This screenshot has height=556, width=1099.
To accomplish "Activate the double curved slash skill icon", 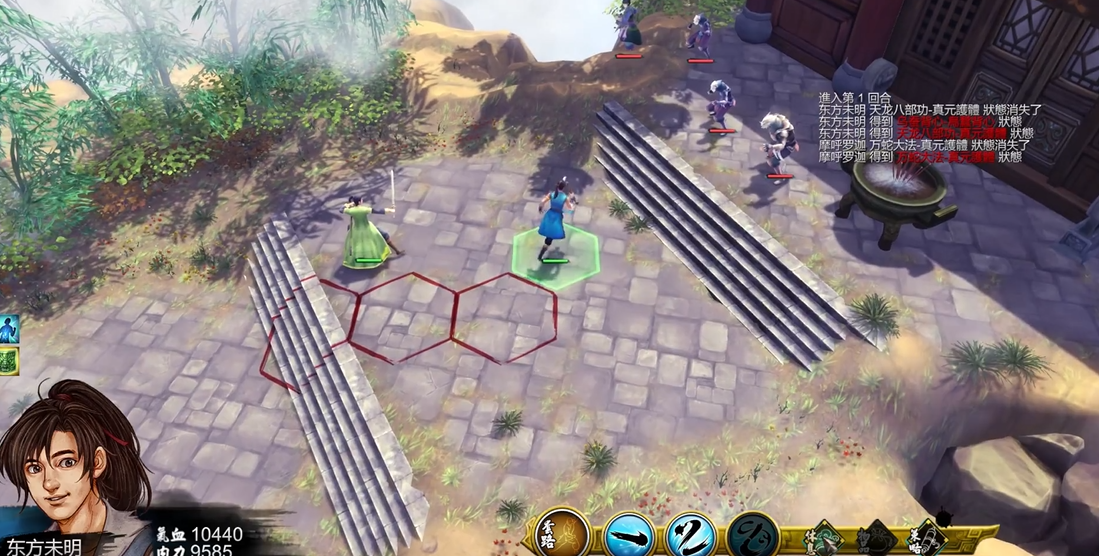I will coord(689,536).
